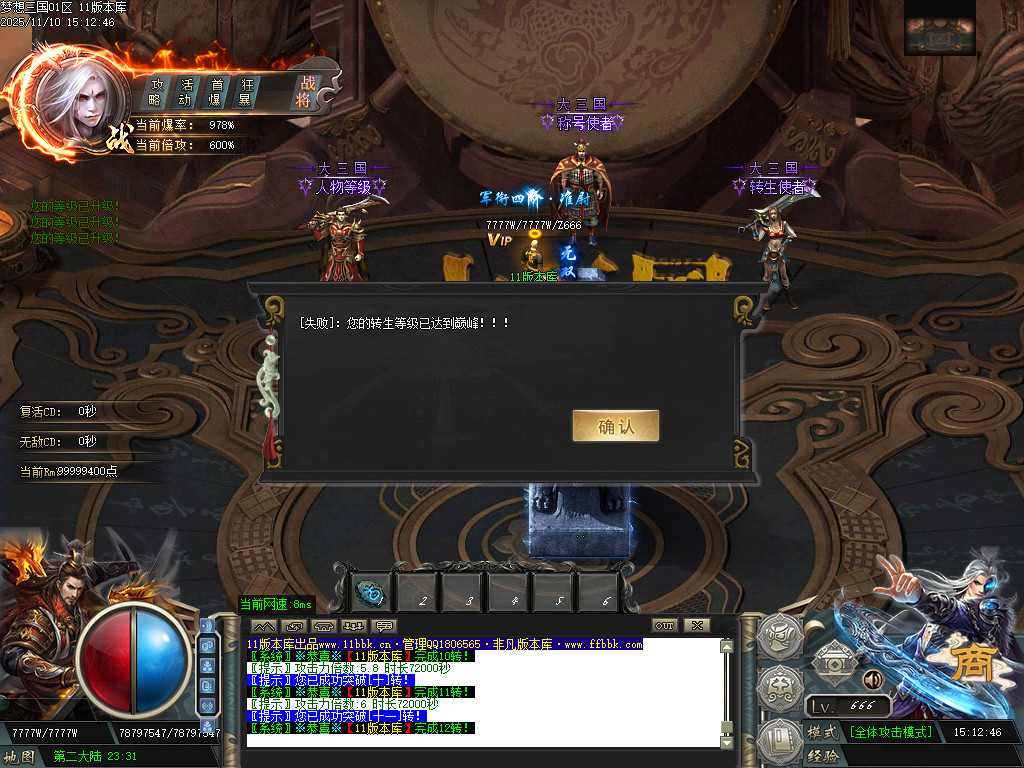Open the 攻略 strategy guide button

[x=156, y=92]
